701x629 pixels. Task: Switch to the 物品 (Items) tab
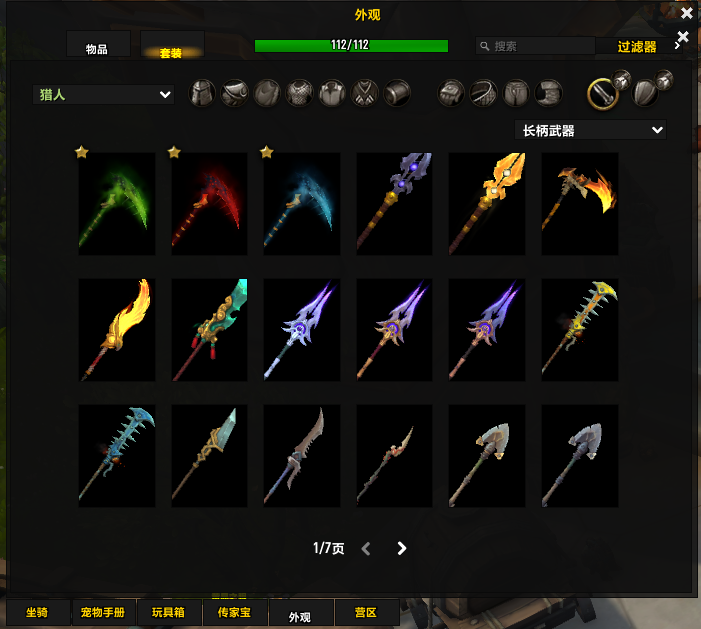click(99, 49)
